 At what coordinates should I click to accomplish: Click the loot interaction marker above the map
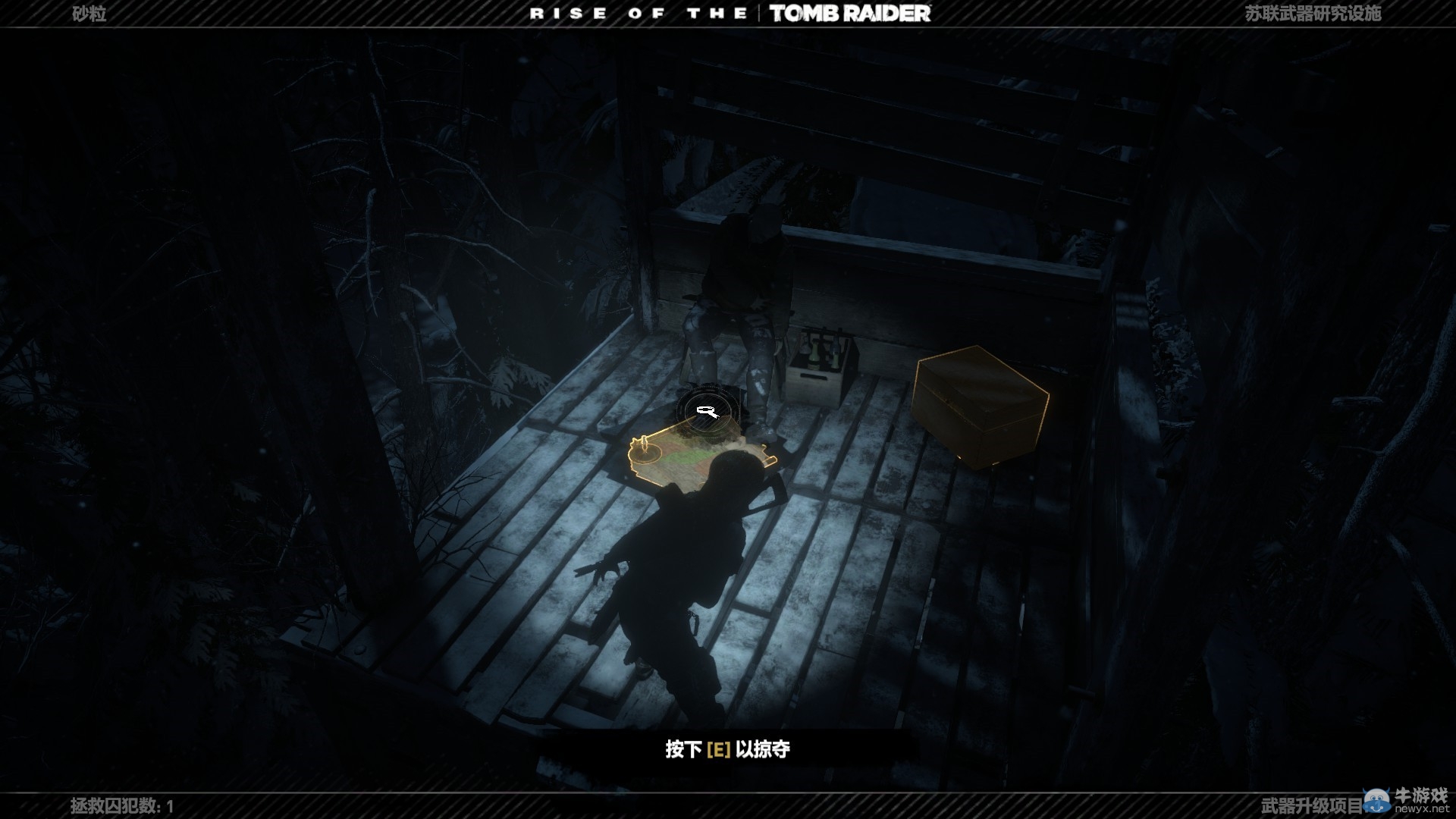[x=706, y=412]
